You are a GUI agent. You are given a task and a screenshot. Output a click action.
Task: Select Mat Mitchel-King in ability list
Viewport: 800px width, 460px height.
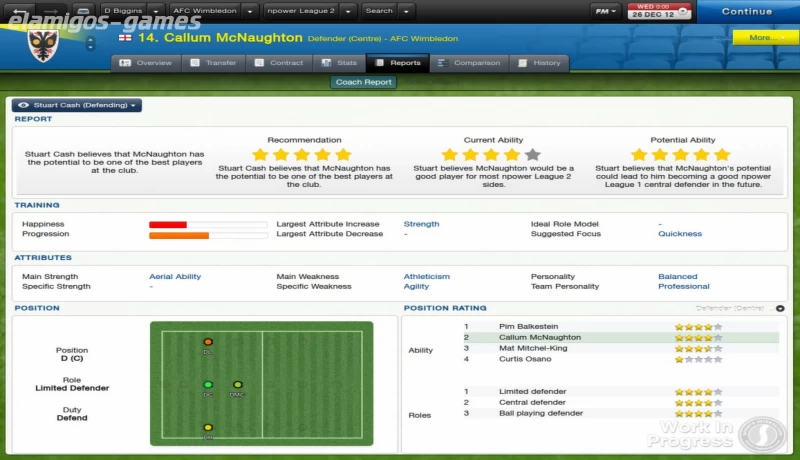pos(532,348)
